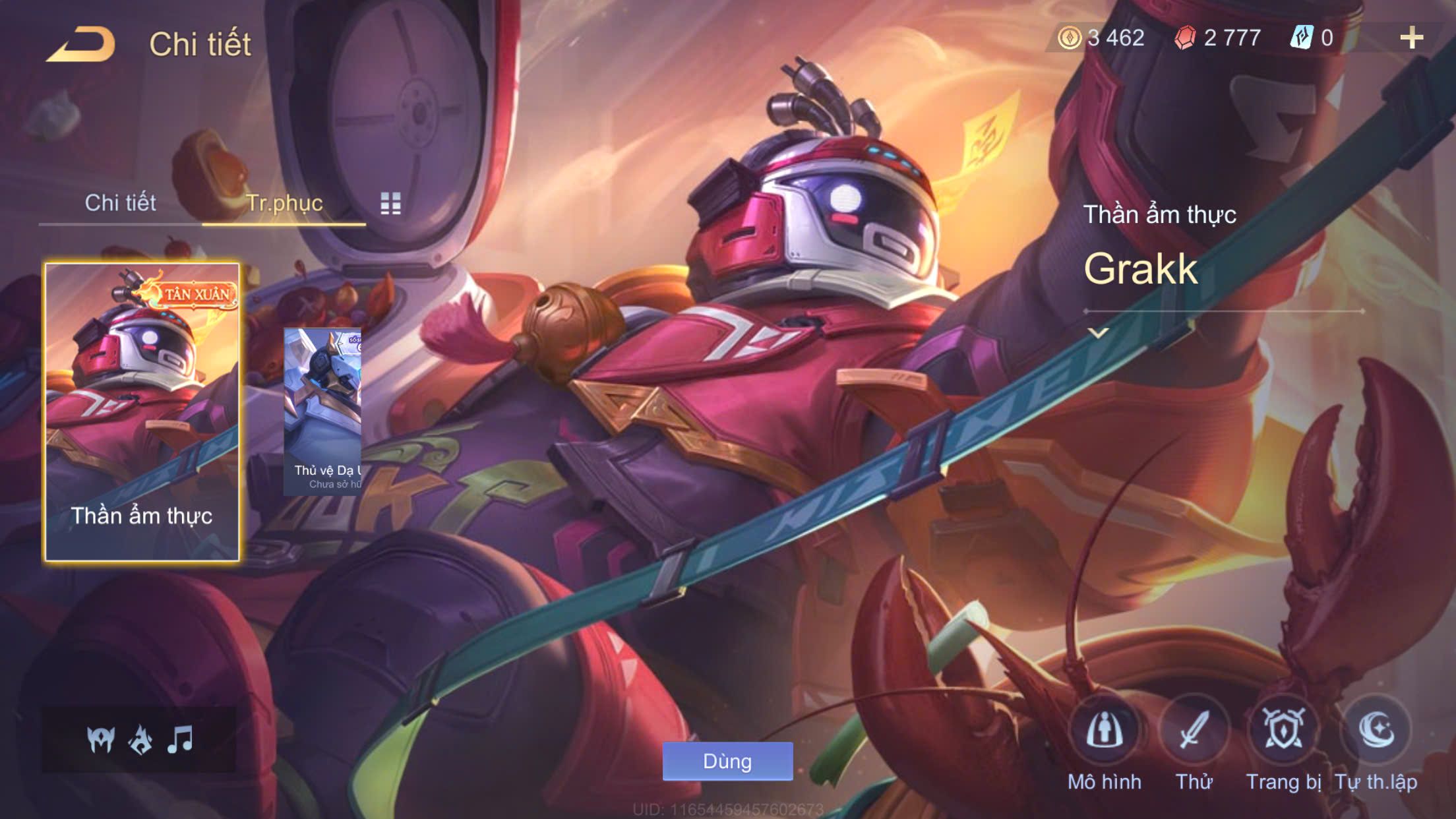Image resolution: width=1456 pixels, height=819 pixels.
Task: Click the Dùng button to equip skin
Action: [x=727, y=762]
